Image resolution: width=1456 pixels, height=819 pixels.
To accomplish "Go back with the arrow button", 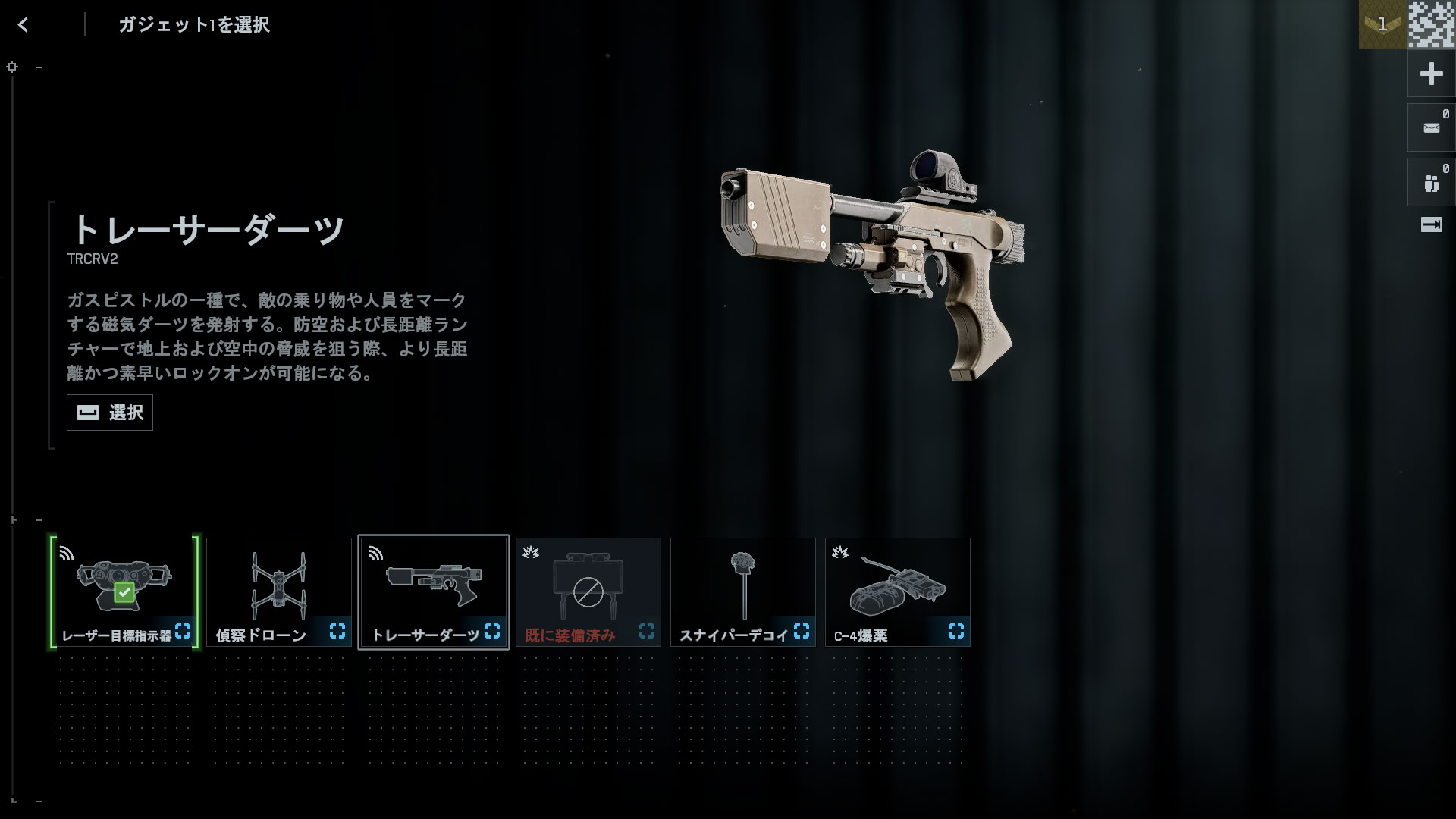I will 24,25.
